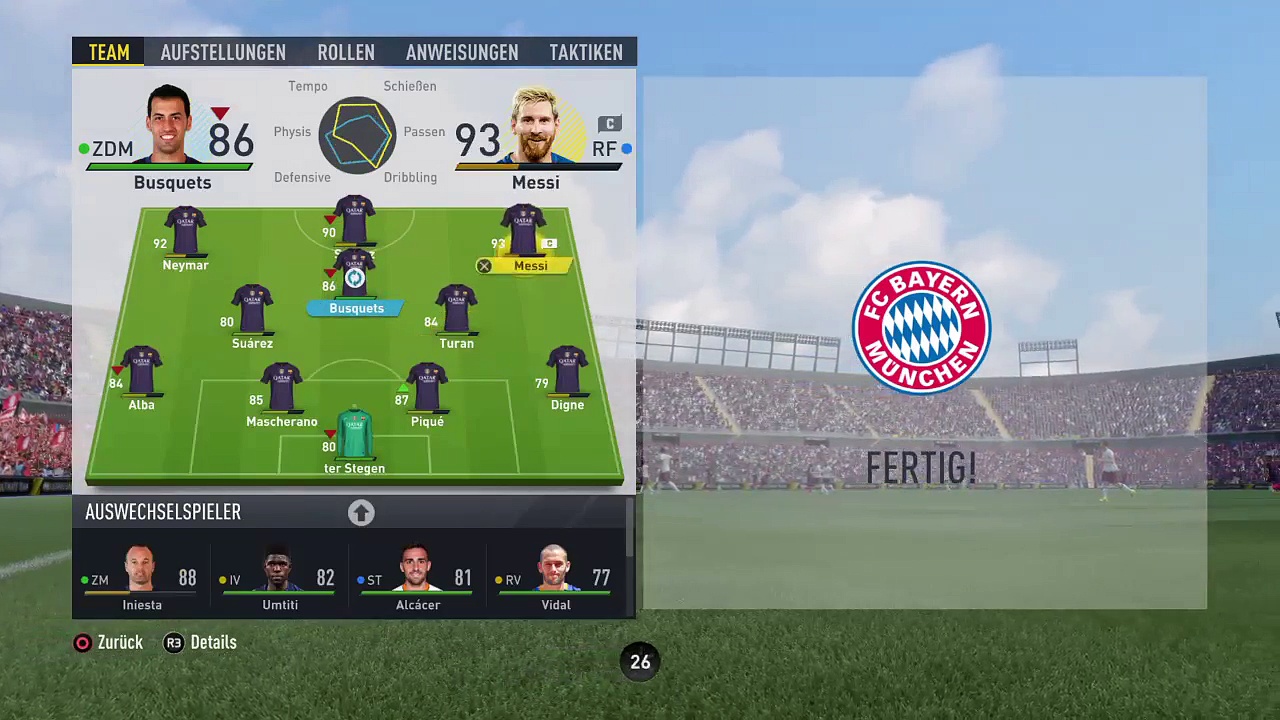The image size is (1280, 720).
Task: Select defender Mascherano
Action: (x=282, y=393)
